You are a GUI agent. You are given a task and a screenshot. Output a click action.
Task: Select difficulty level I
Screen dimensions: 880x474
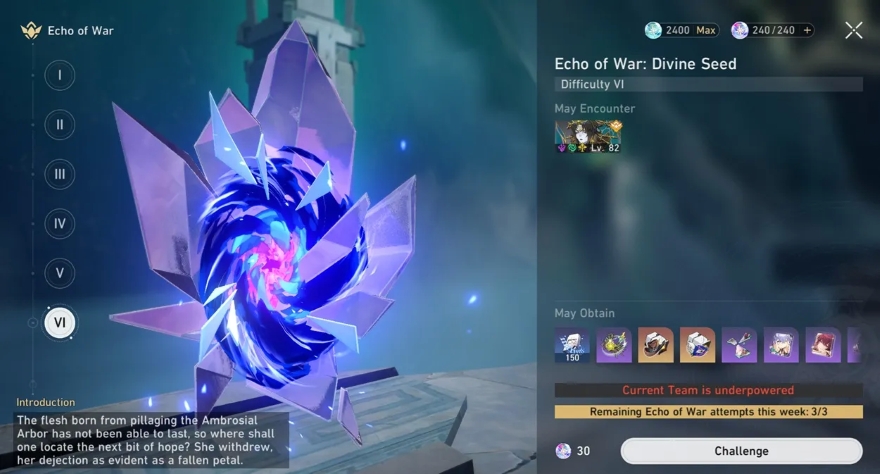point(60,75)
